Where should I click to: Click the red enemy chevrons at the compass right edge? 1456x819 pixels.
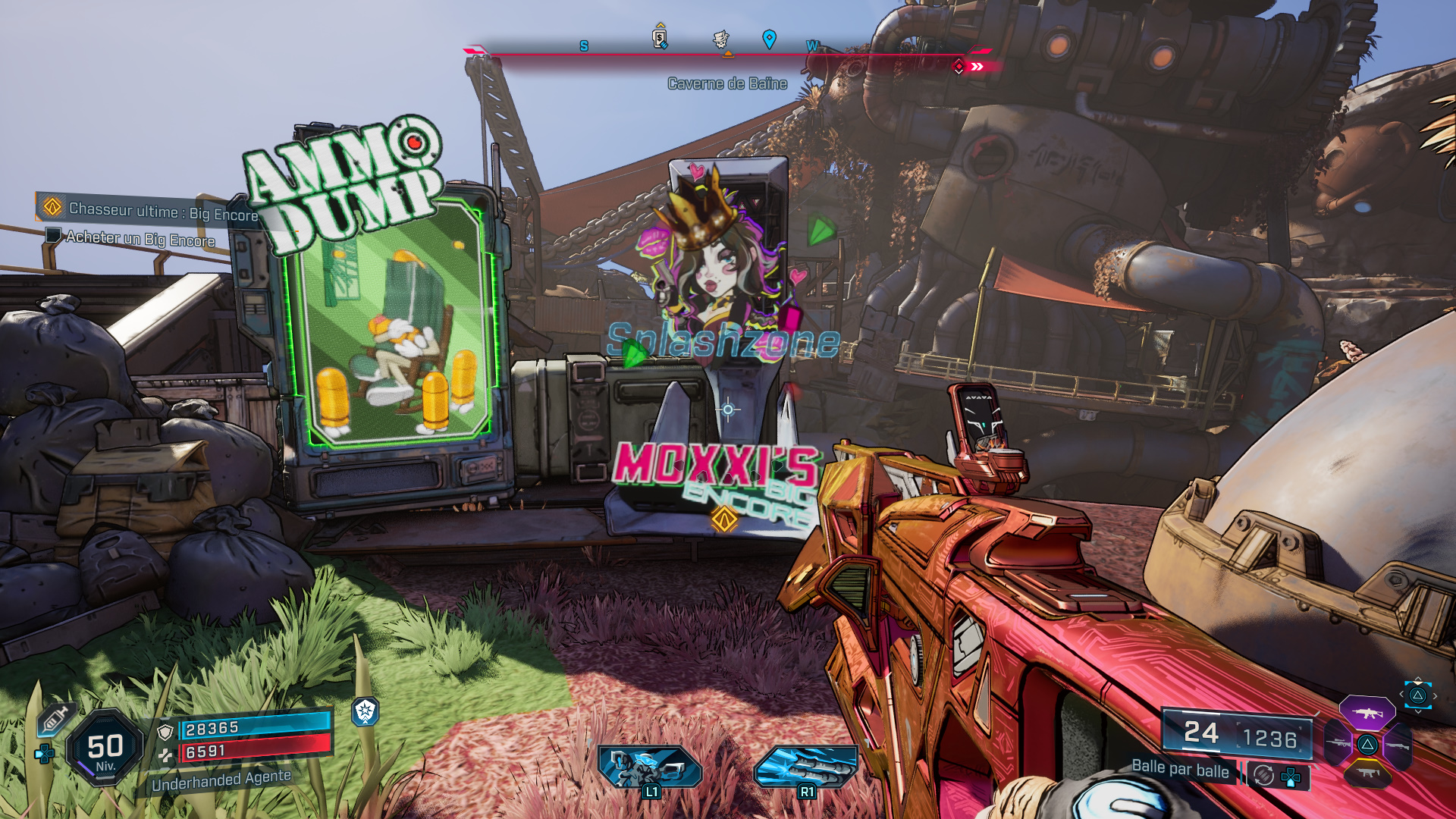[x=978, y=67]
